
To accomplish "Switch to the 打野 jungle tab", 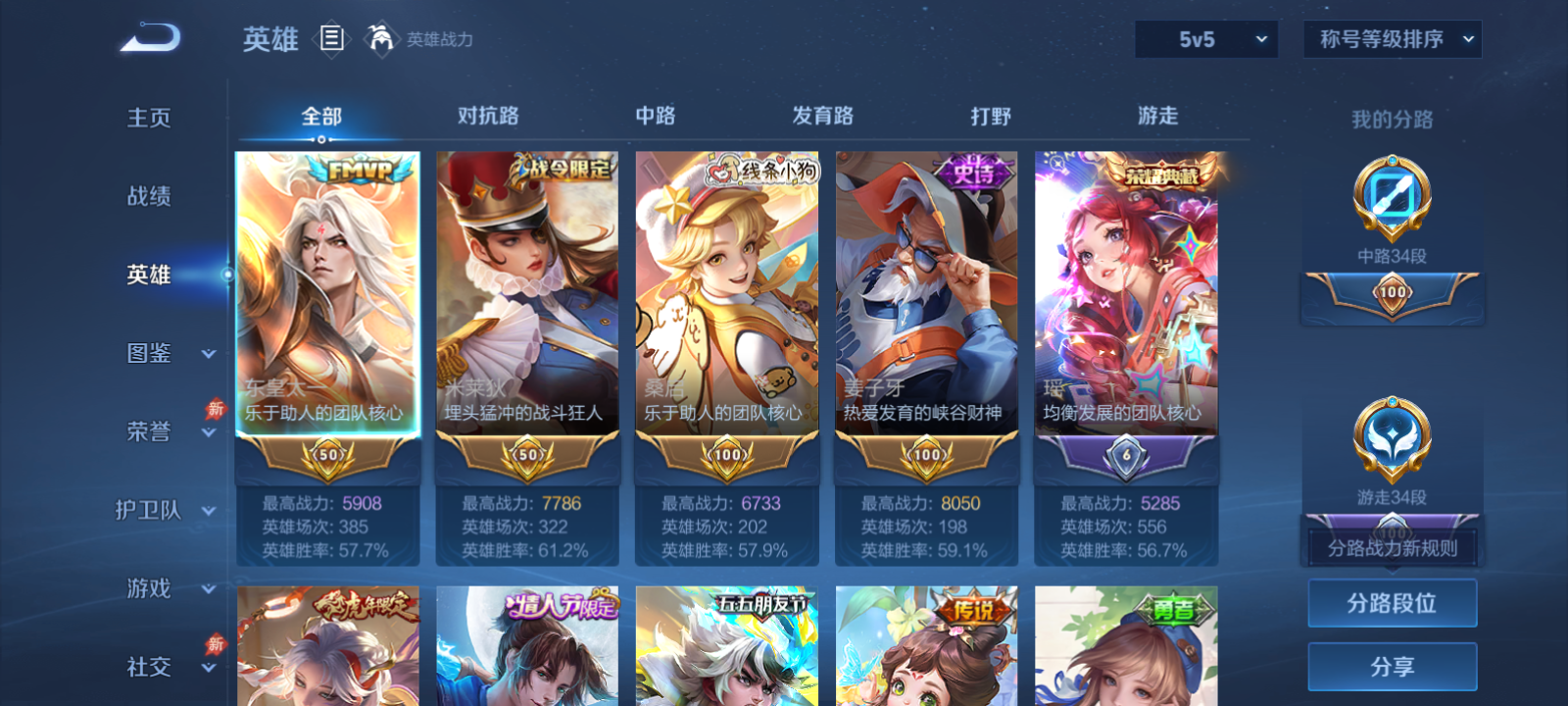I will click(993, 115).
